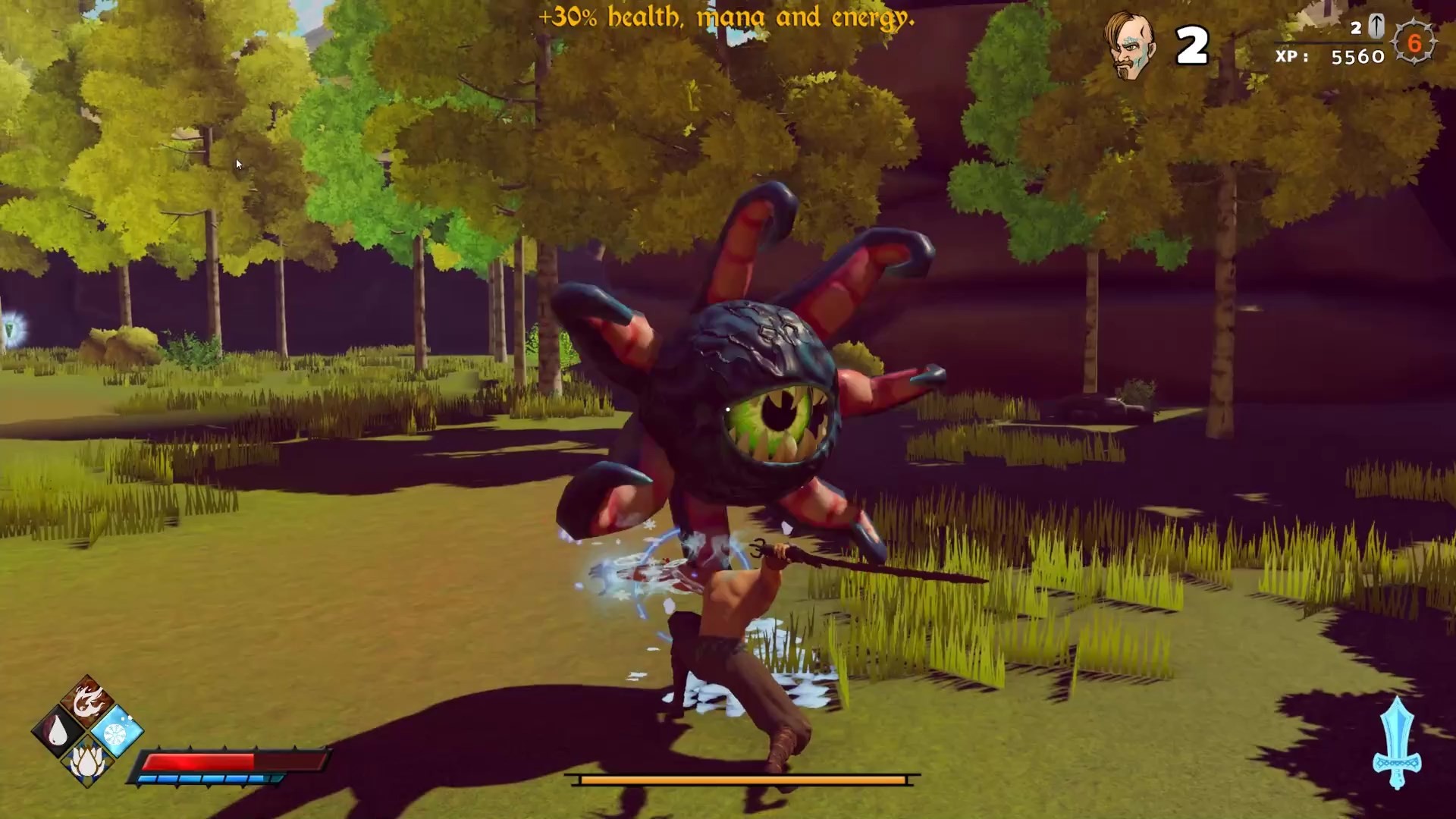Select the spiked emblem showing level 6
This screenshot has width=1456, height=819.
click(x=1417, y=44)
